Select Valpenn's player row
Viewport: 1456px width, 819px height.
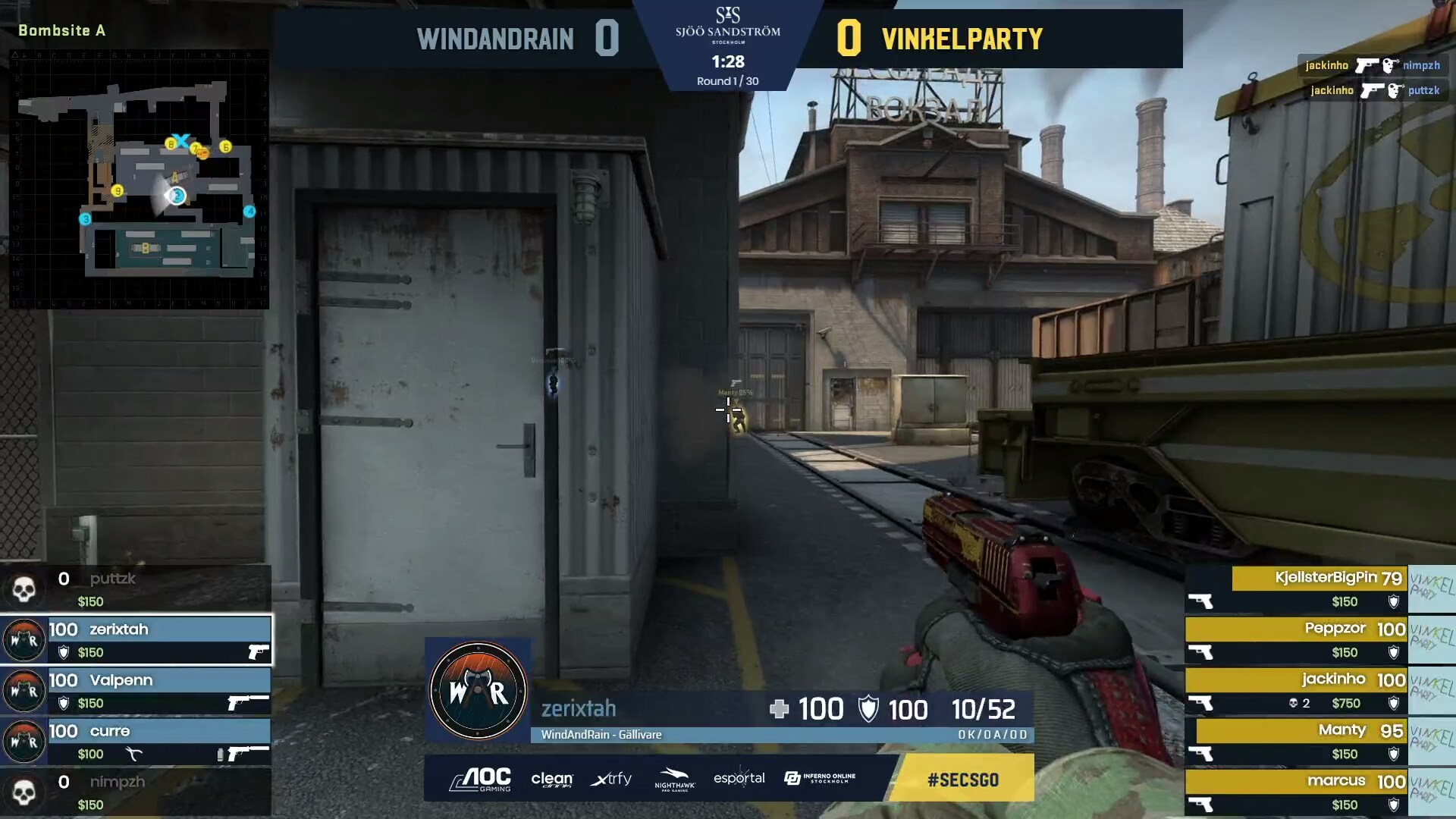click(136, 691)
